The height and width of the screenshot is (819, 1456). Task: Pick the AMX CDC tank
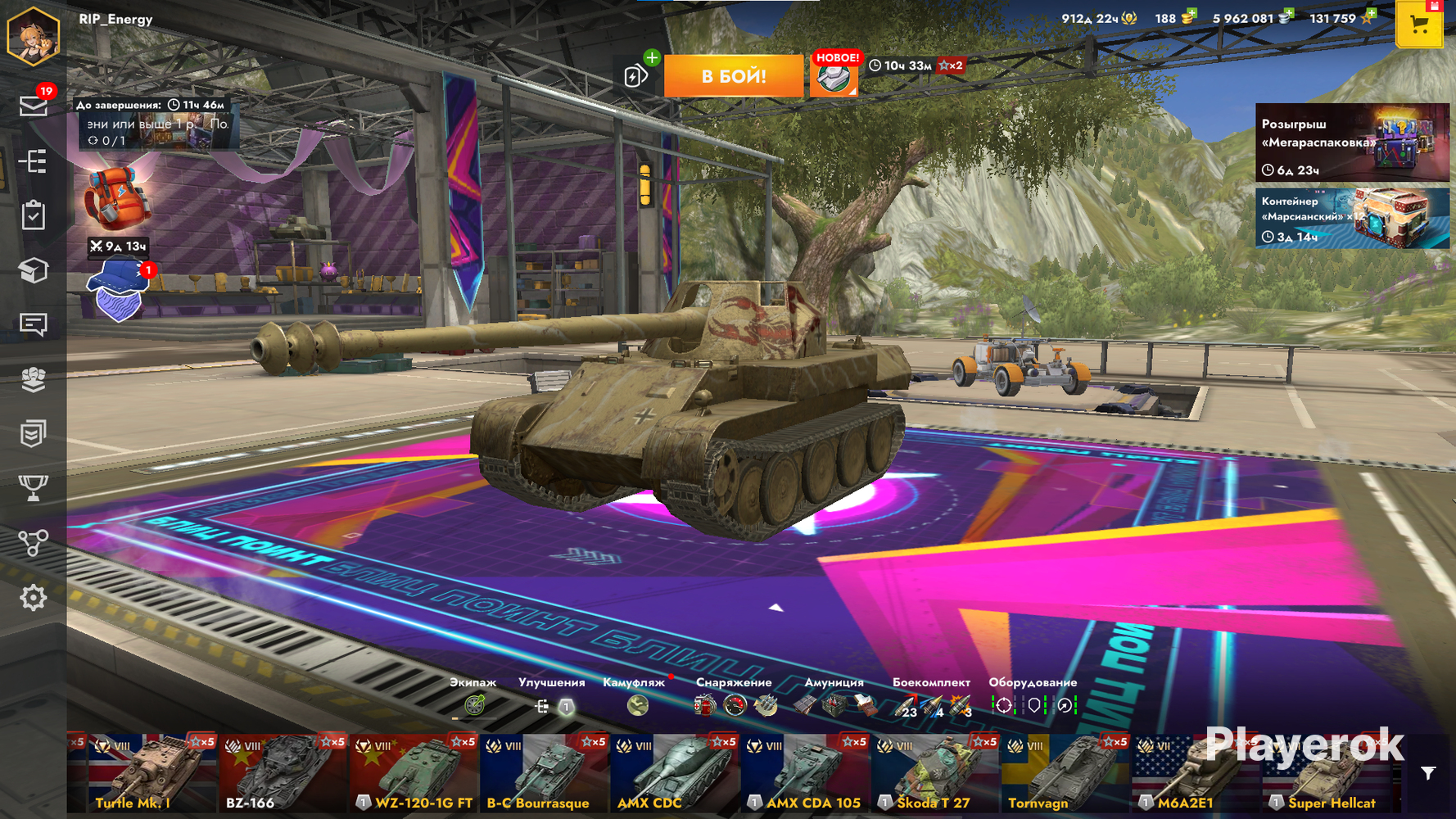pyautogui.click(x=675, y=774)
